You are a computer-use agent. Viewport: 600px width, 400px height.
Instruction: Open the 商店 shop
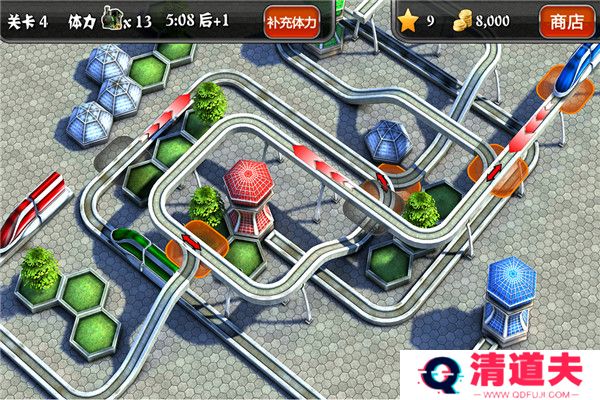click(568, 20)
